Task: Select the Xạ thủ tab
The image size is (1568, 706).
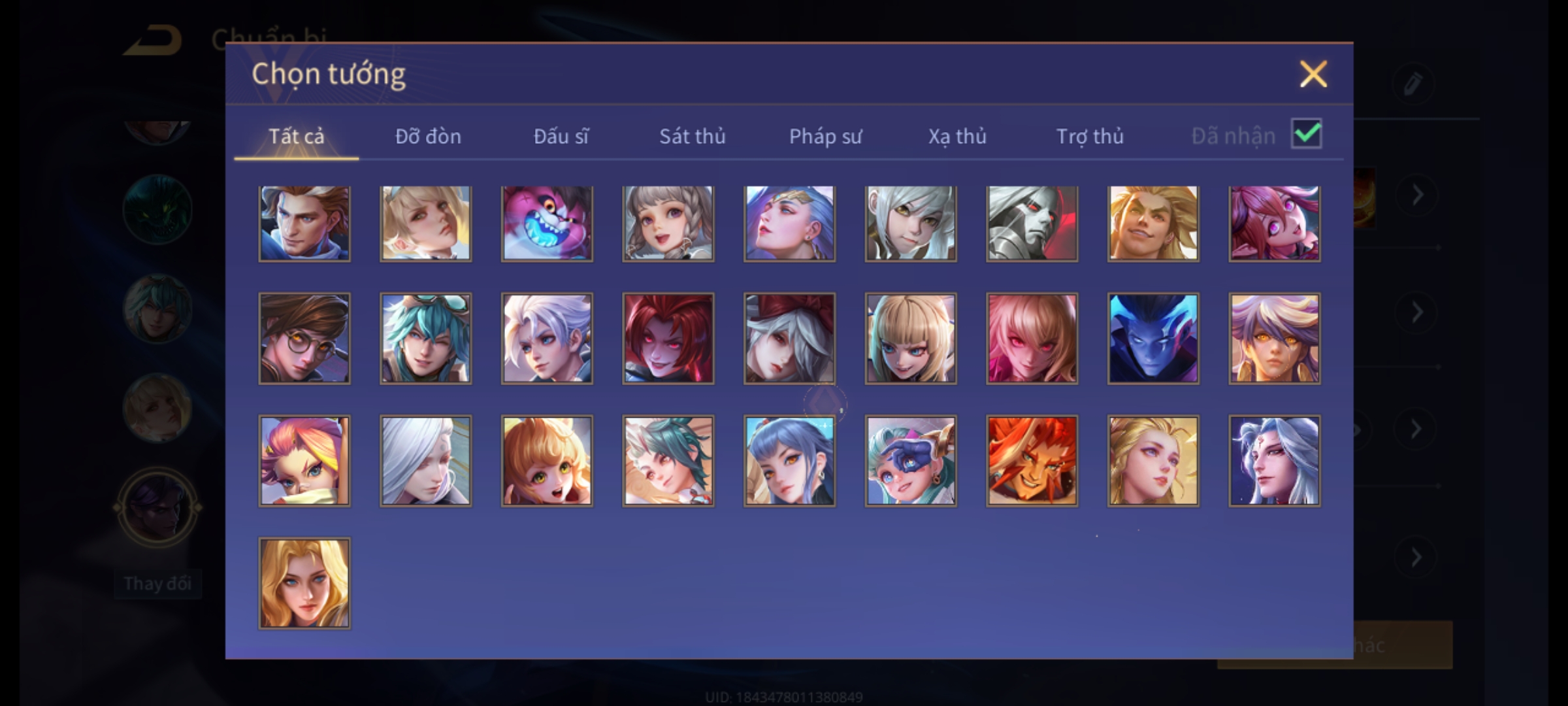Action: point(957,136)
